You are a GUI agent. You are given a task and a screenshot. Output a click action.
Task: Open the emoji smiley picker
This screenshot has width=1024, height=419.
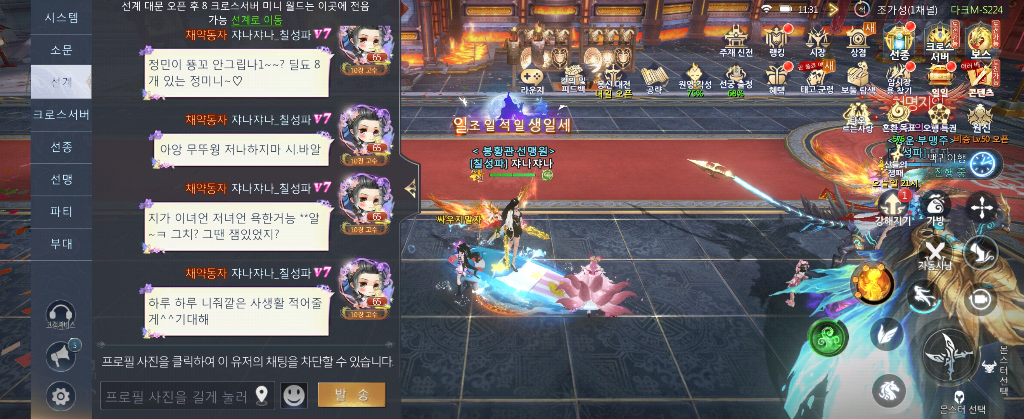pyautogui.click(x=294, y=395)
